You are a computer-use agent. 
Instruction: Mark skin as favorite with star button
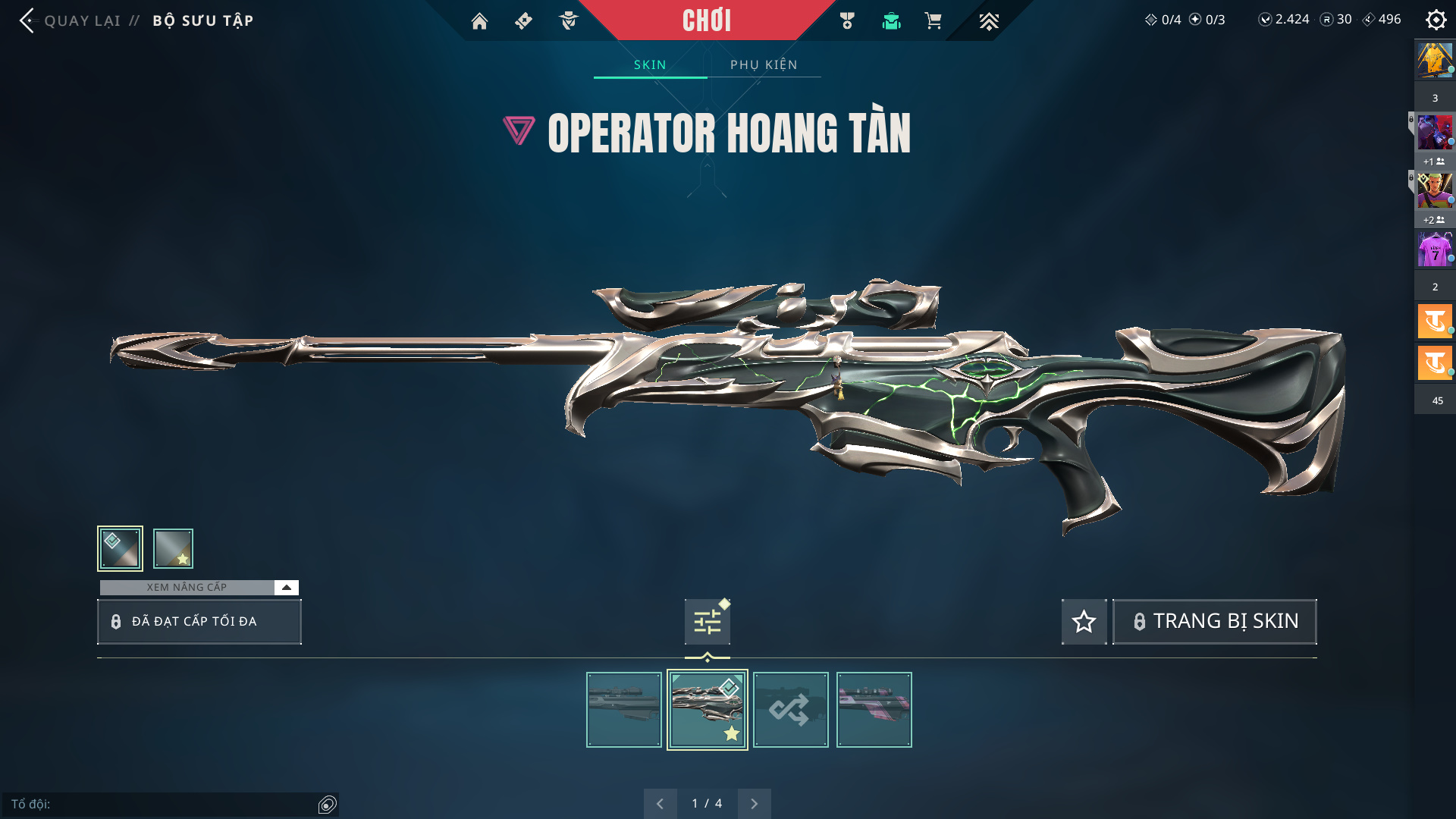click(x=1084, y=622)
